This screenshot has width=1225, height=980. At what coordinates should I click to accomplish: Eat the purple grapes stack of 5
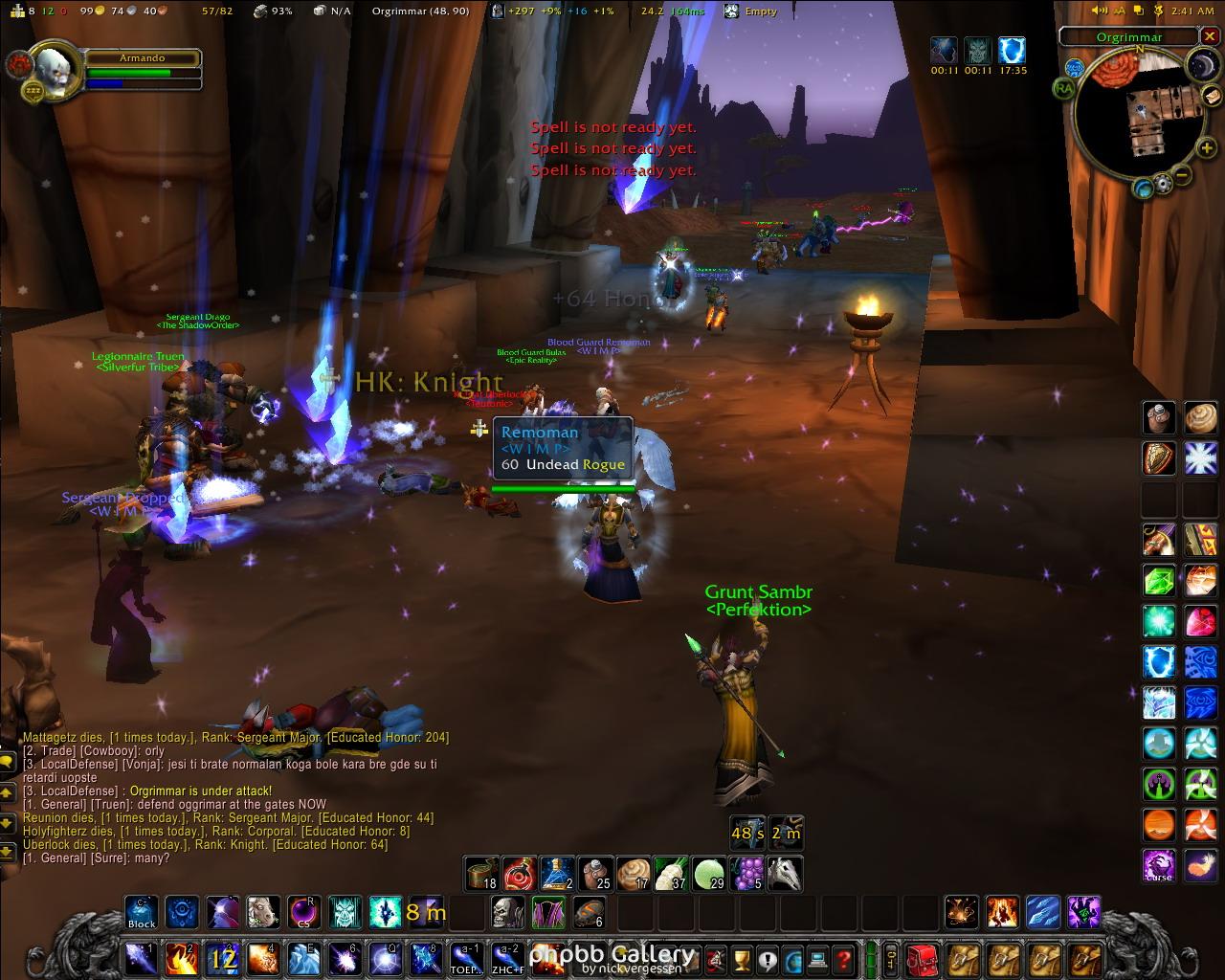(746, 873)
